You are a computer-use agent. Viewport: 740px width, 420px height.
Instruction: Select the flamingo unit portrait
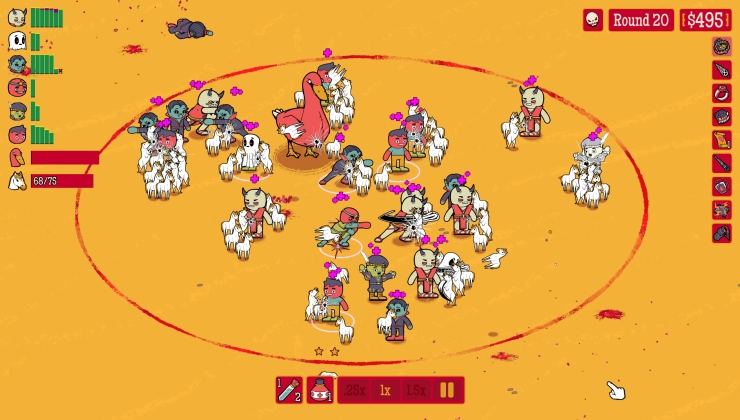pos(17,157)
